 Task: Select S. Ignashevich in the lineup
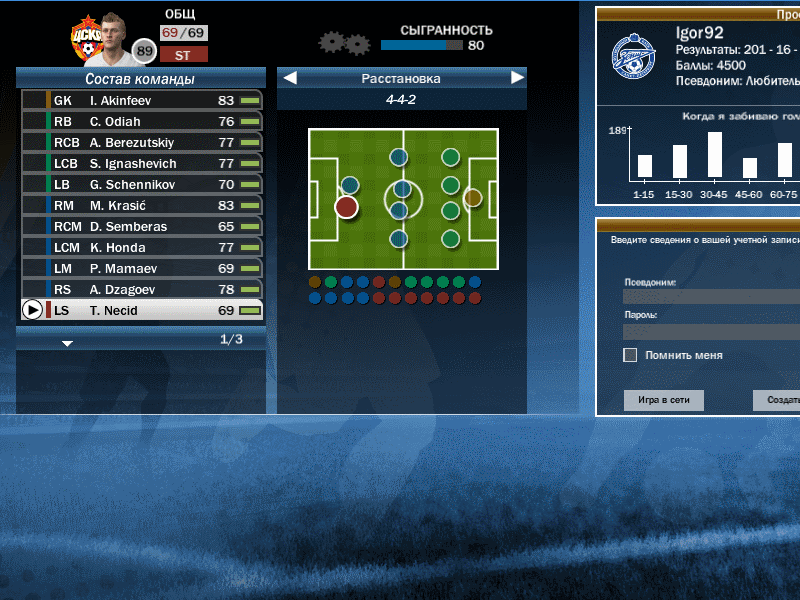pos(142,164)
